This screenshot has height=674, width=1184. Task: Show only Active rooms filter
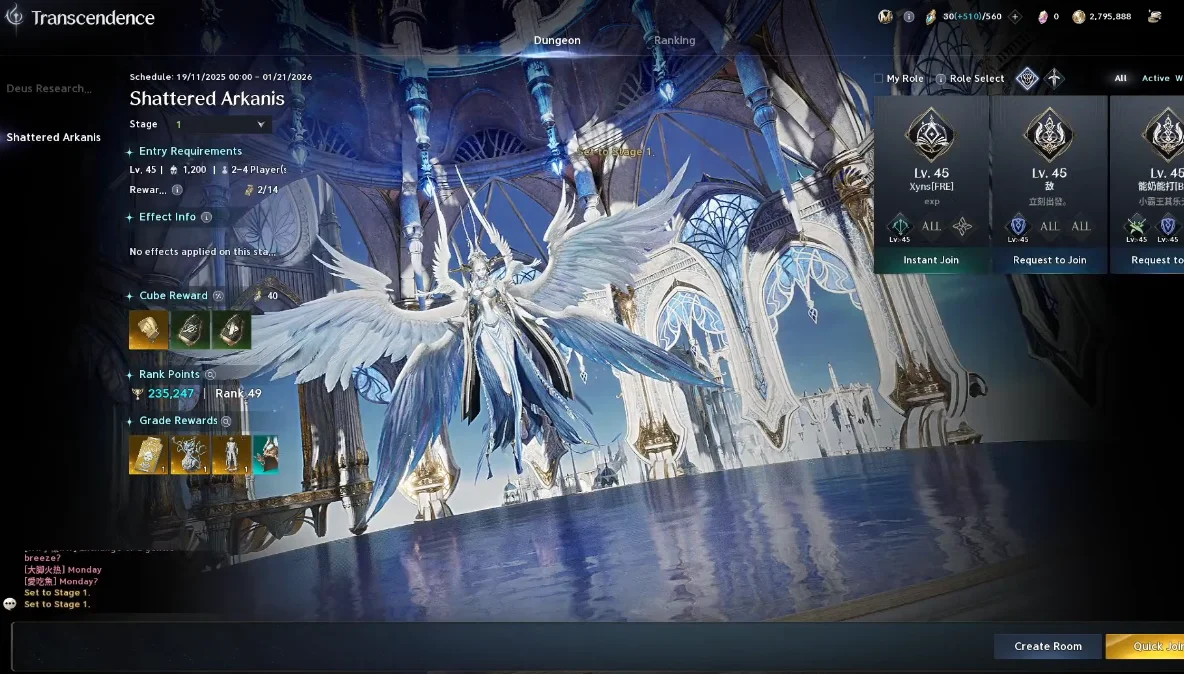click(x=1155, y=79)
